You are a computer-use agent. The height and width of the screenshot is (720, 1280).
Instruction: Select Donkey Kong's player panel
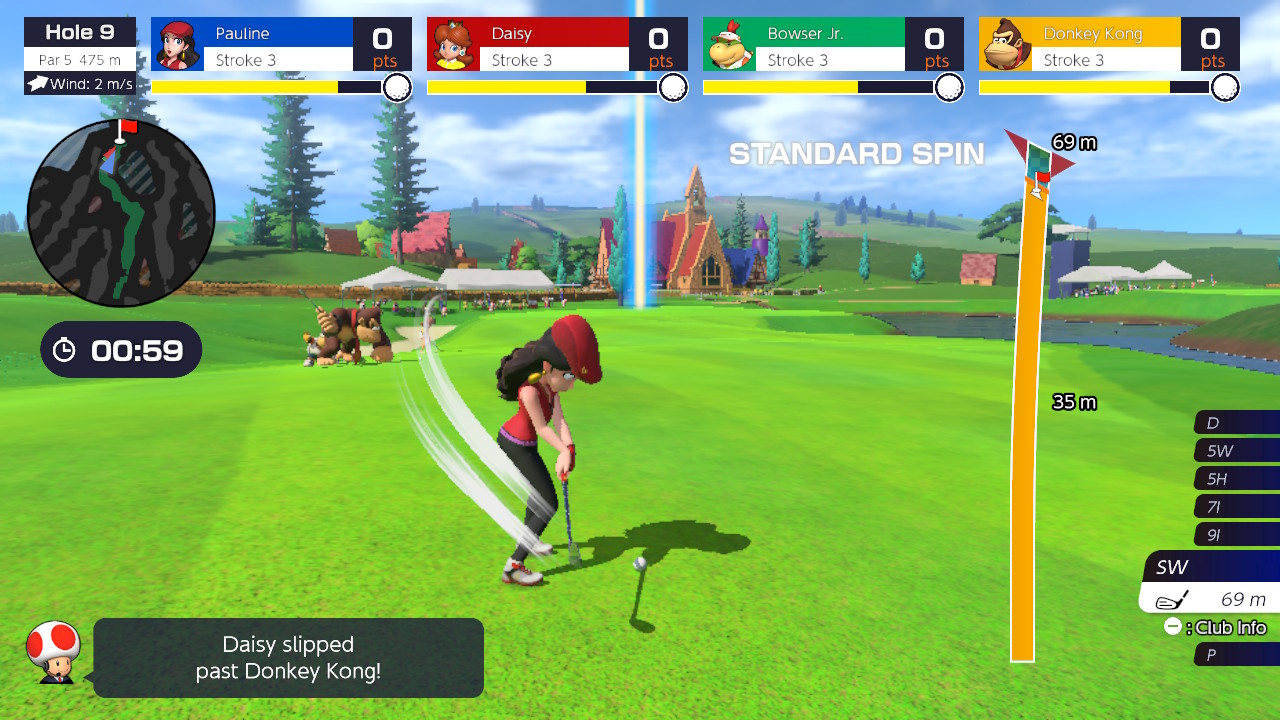pyautogui.click(x=1109, y=45)
